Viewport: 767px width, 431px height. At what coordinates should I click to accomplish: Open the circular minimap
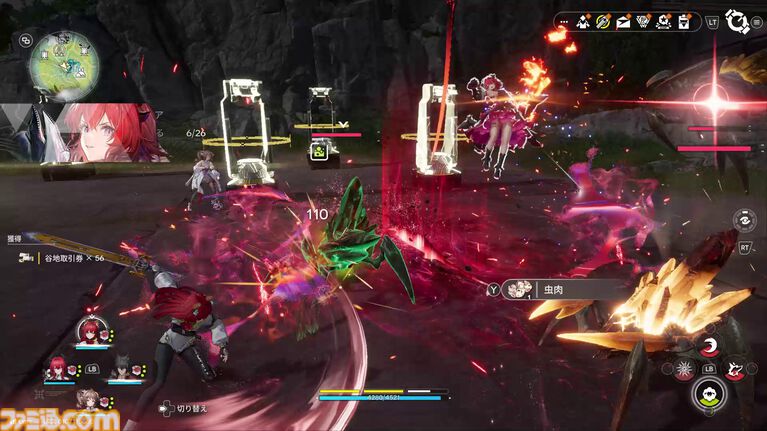64,62
